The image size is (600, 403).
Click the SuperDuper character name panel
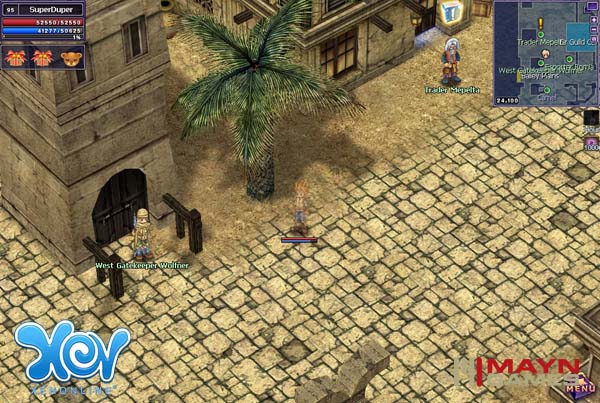52,8
